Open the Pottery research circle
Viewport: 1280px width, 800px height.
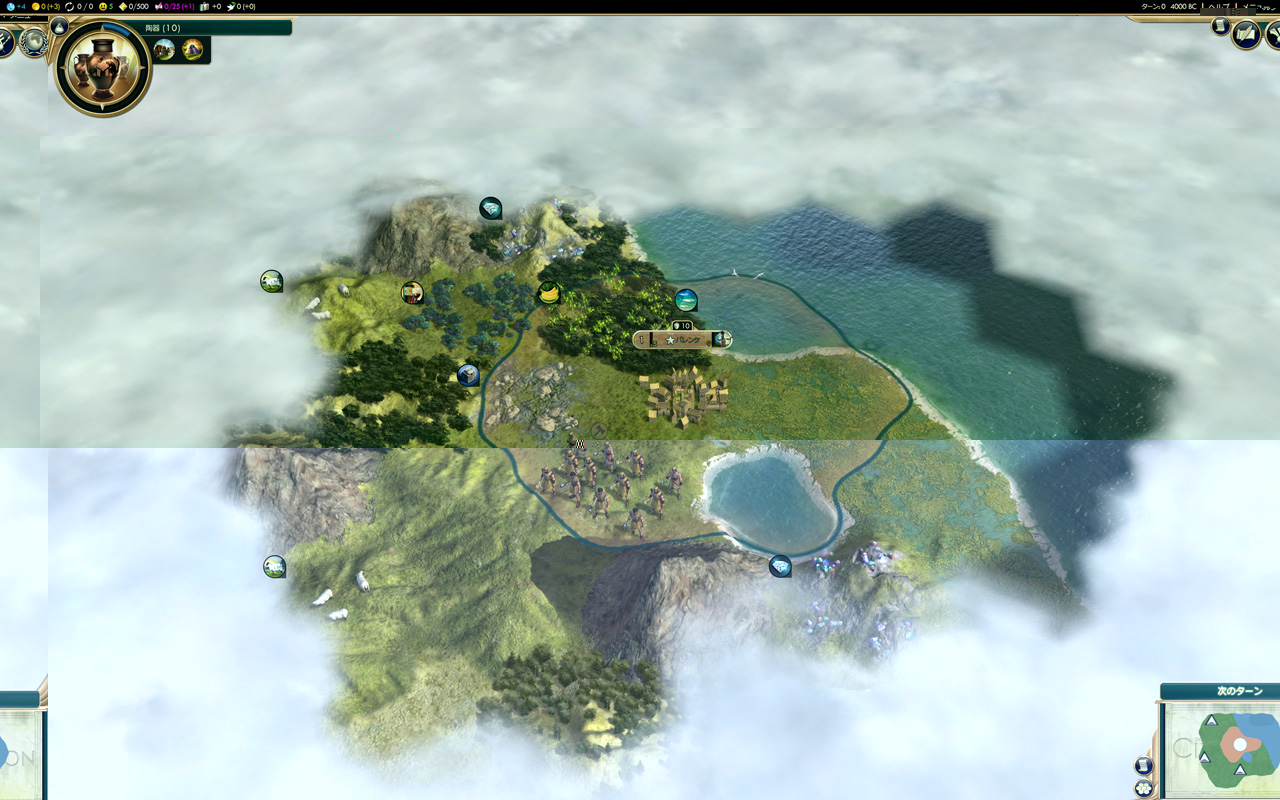(x=102, y=68)
